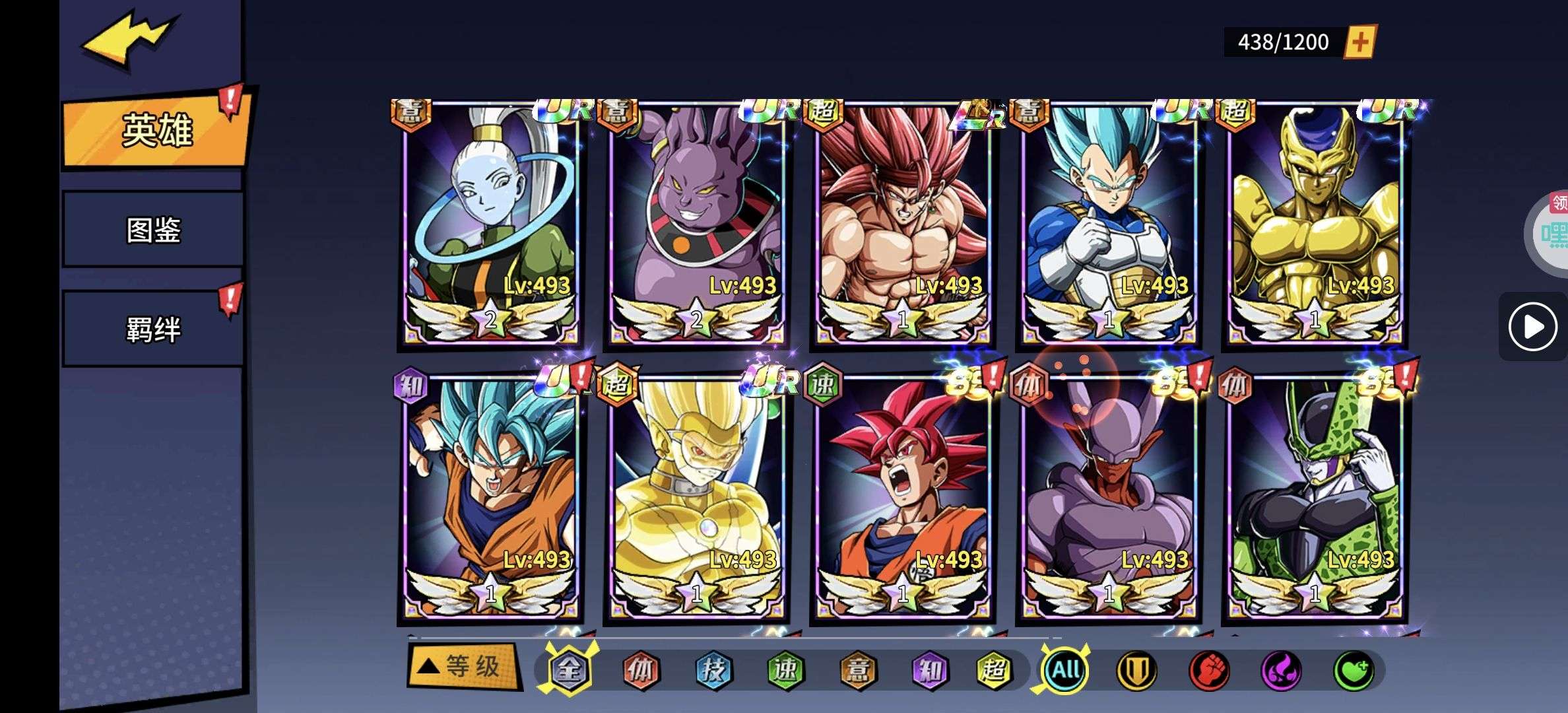The height and width of the screenshot is (713, 1568).
Task: Select the purple Champa hero card
Action: (696, 223)
